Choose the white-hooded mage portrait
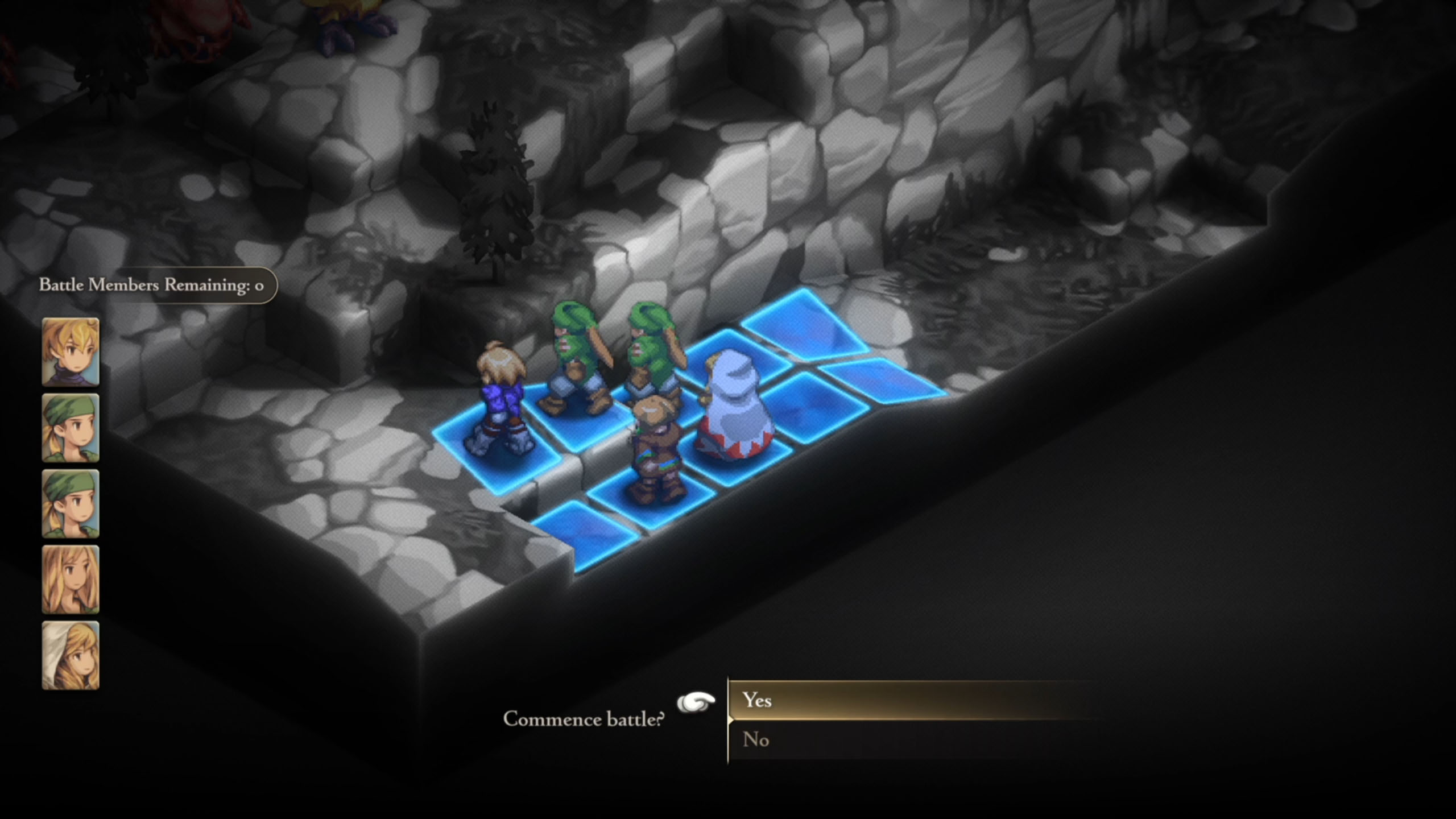 [71, 655]
